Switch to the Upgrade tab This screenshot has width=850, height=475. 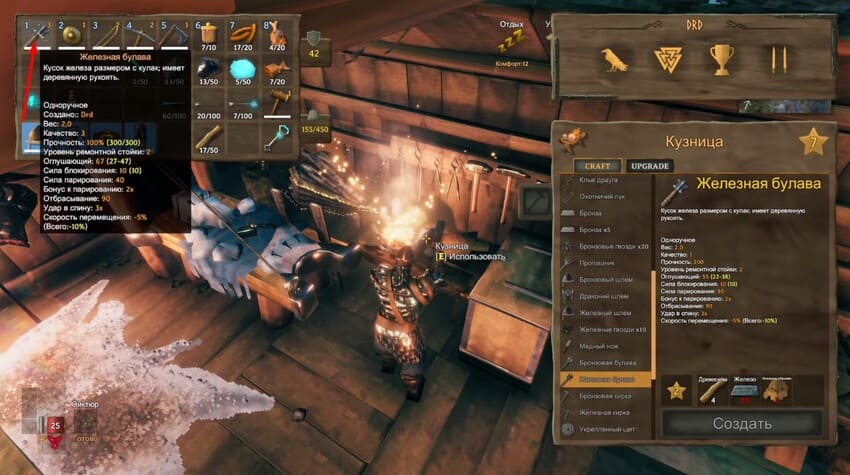coord(650,165)
